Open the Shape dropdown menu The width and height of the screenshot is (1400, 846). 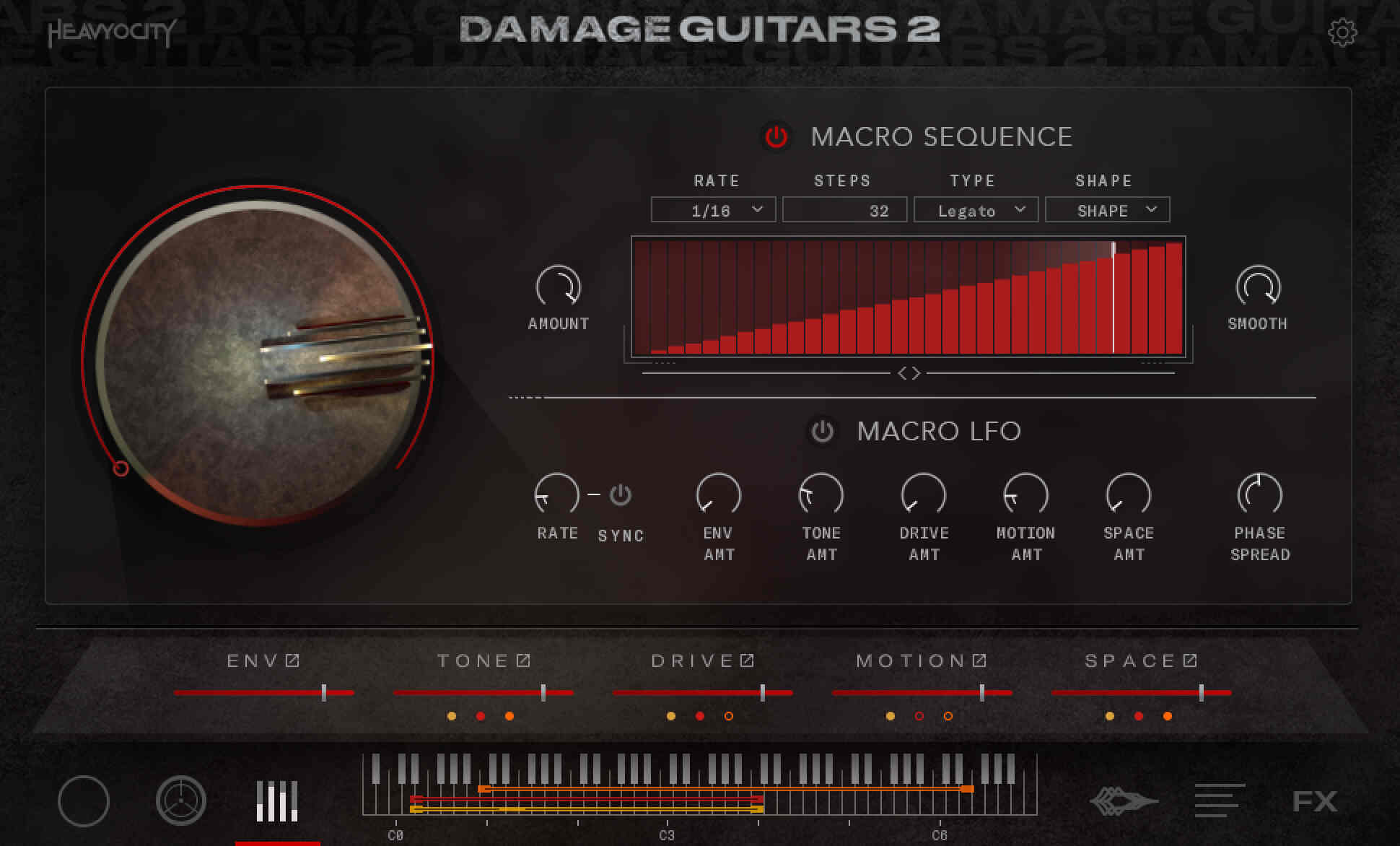[x=1107, y=209]
